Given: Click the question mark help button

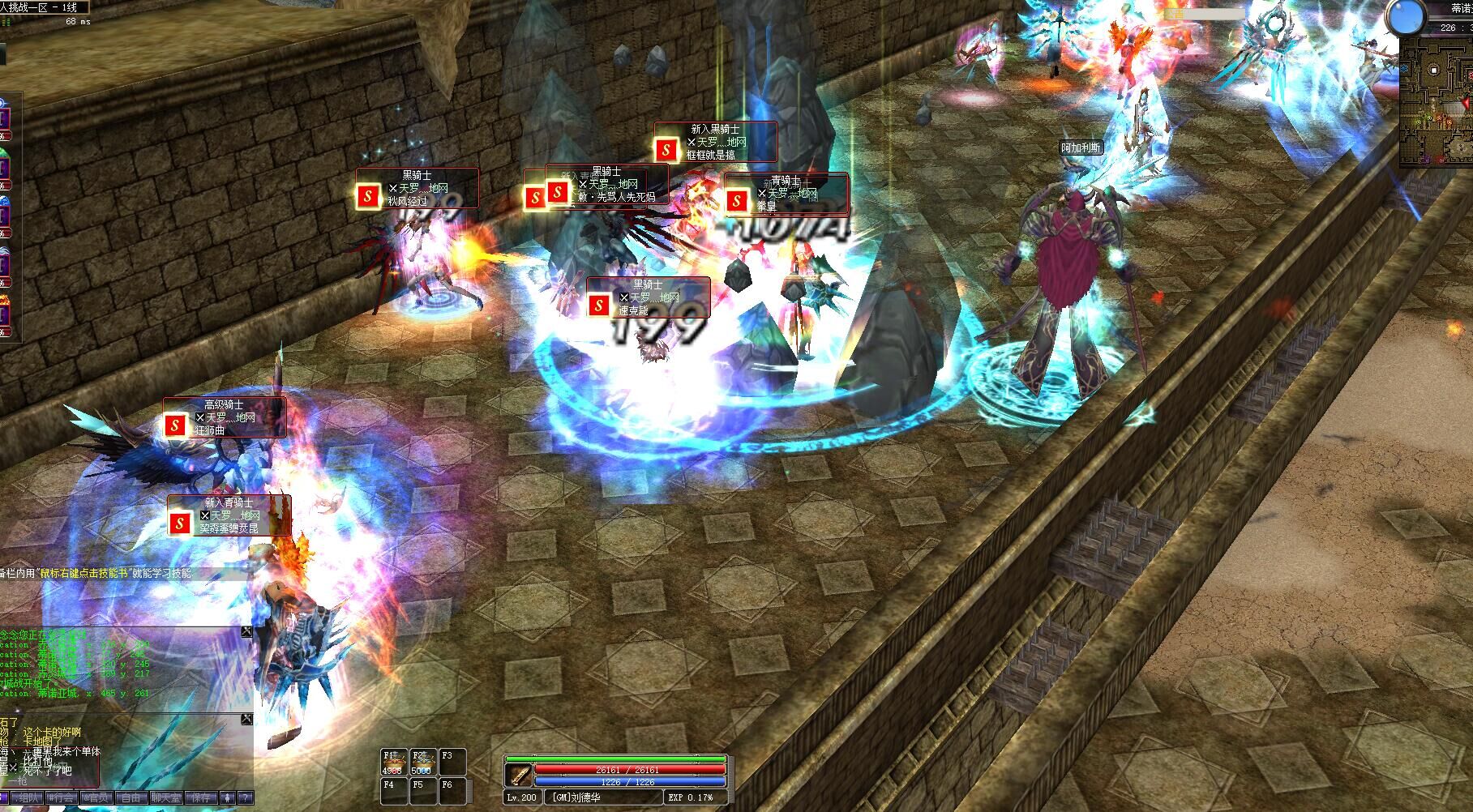Looking at the screenshot, I should coord(246,798).
